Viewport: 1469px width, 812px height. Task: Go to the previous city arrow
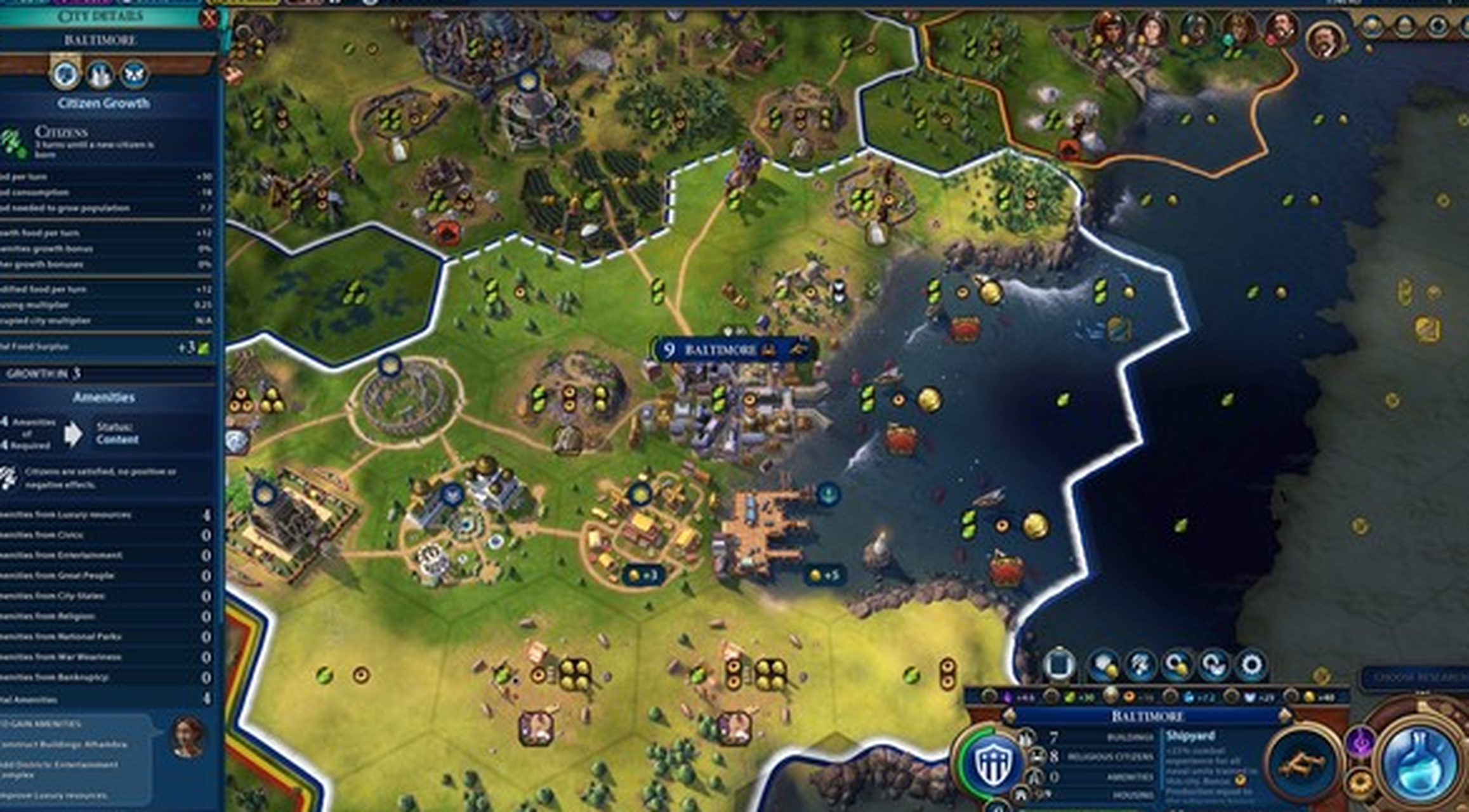click(x=1010, y=716)
